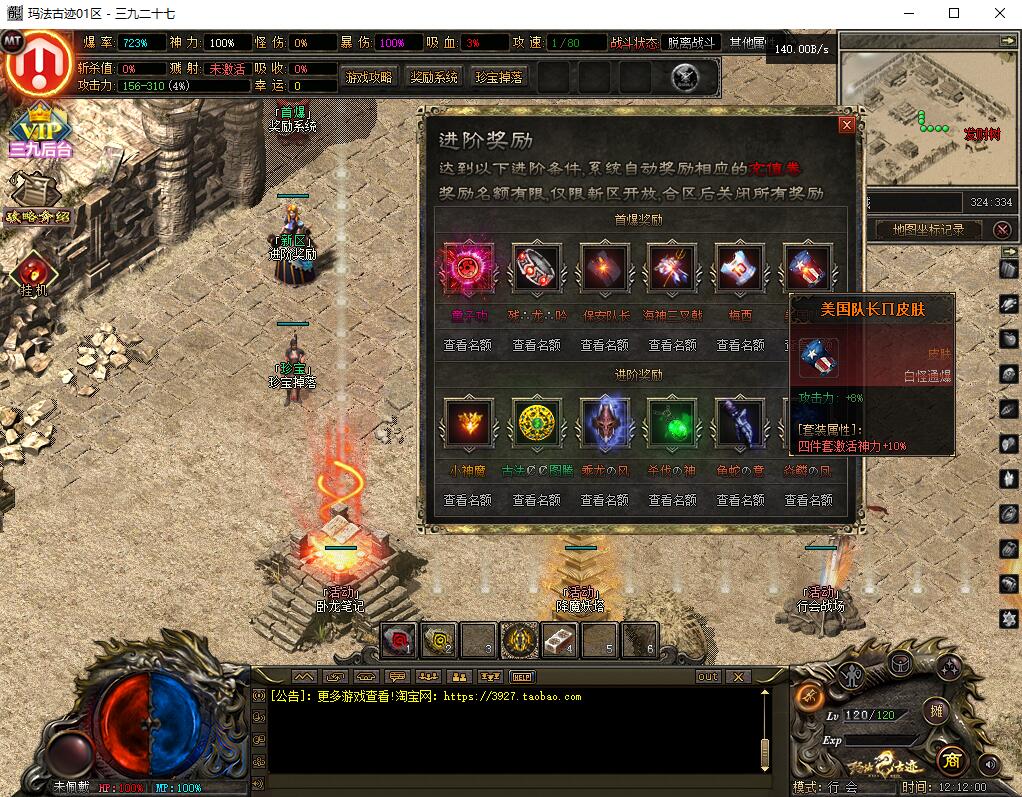Select the 童子功 reward icon

(x=467, y=268)
